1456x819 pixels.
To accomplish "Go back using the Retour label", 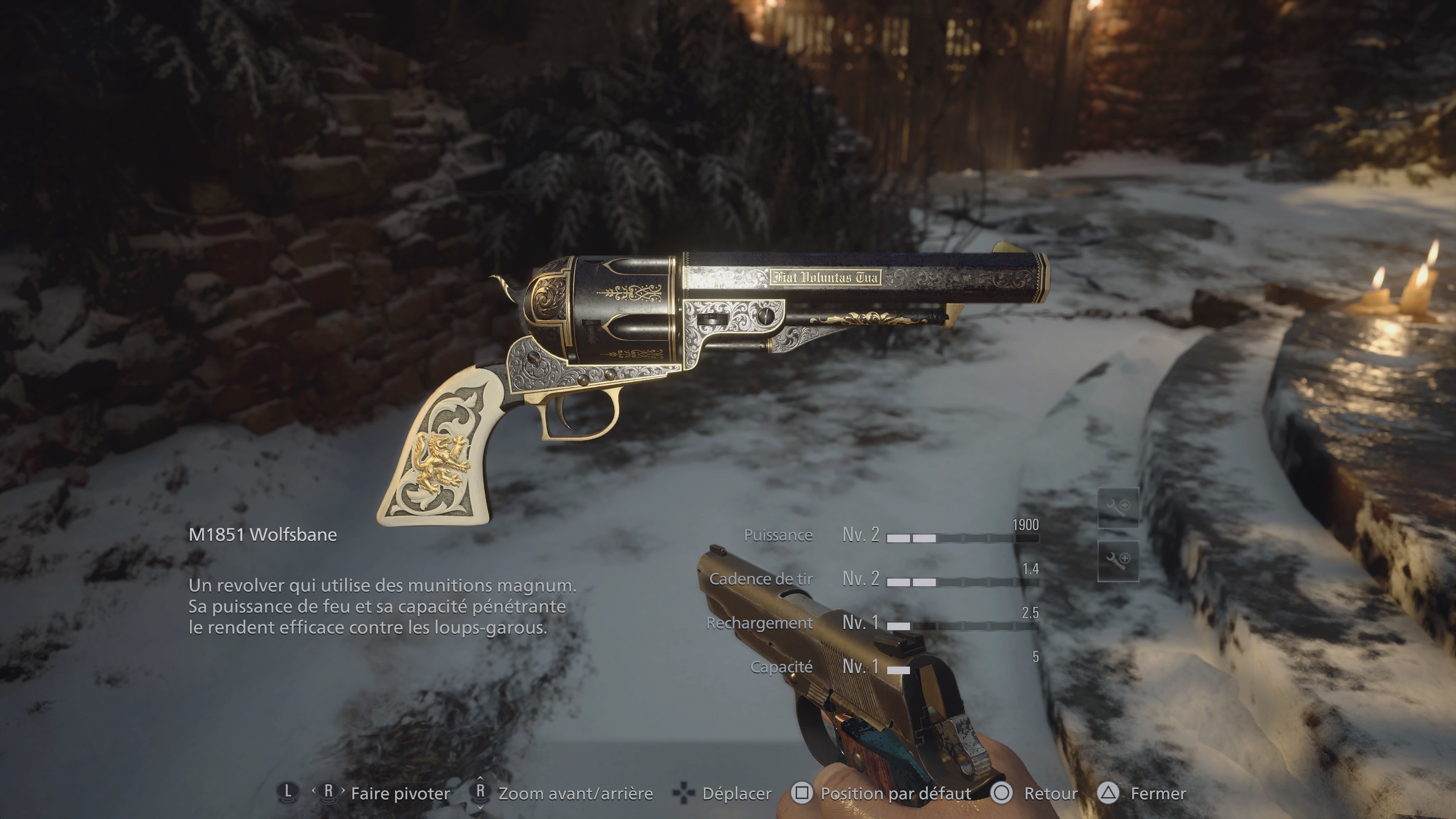I will [1050, 794].
